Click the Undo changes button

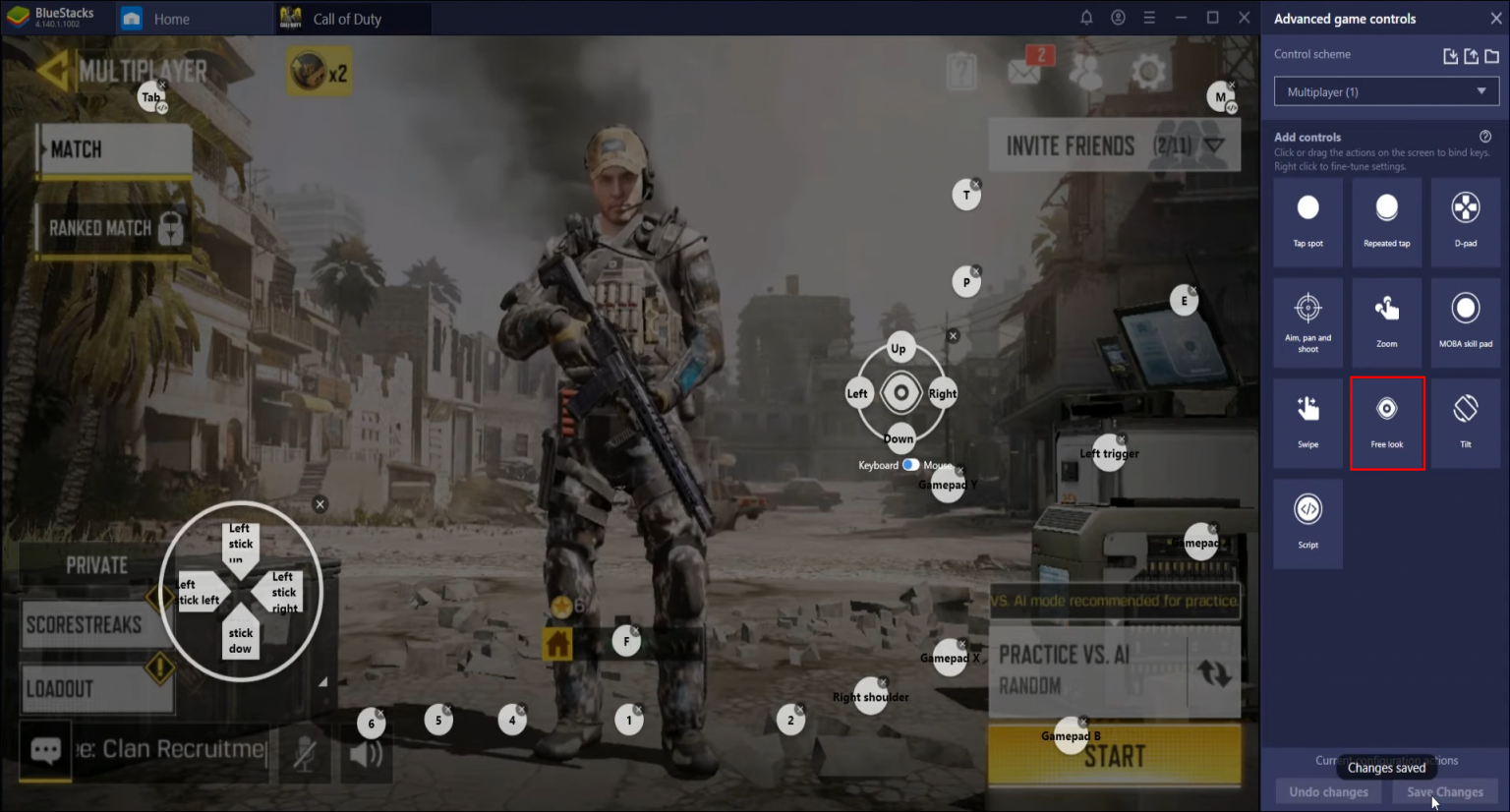pyautogui.click(x=1327, y=791)
